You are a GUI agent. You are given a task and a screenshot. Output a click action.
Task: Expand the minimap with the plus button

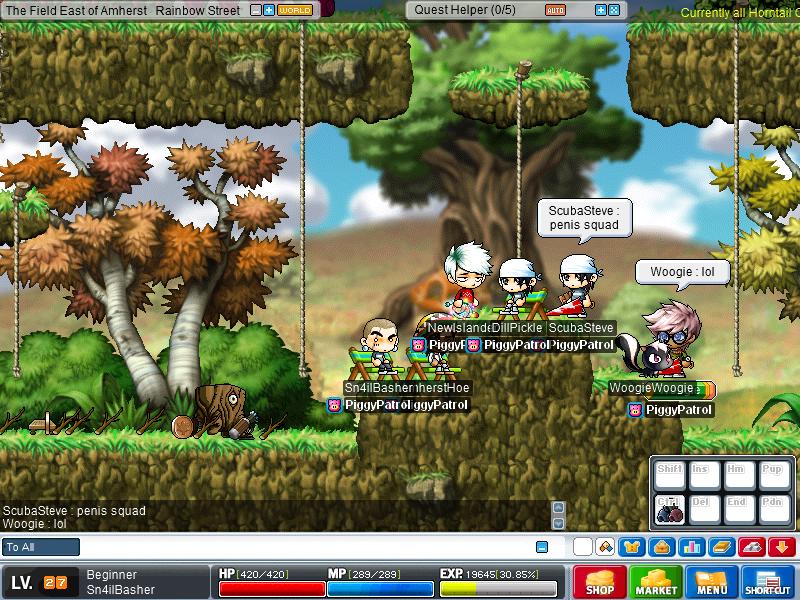tap(269, 10)
